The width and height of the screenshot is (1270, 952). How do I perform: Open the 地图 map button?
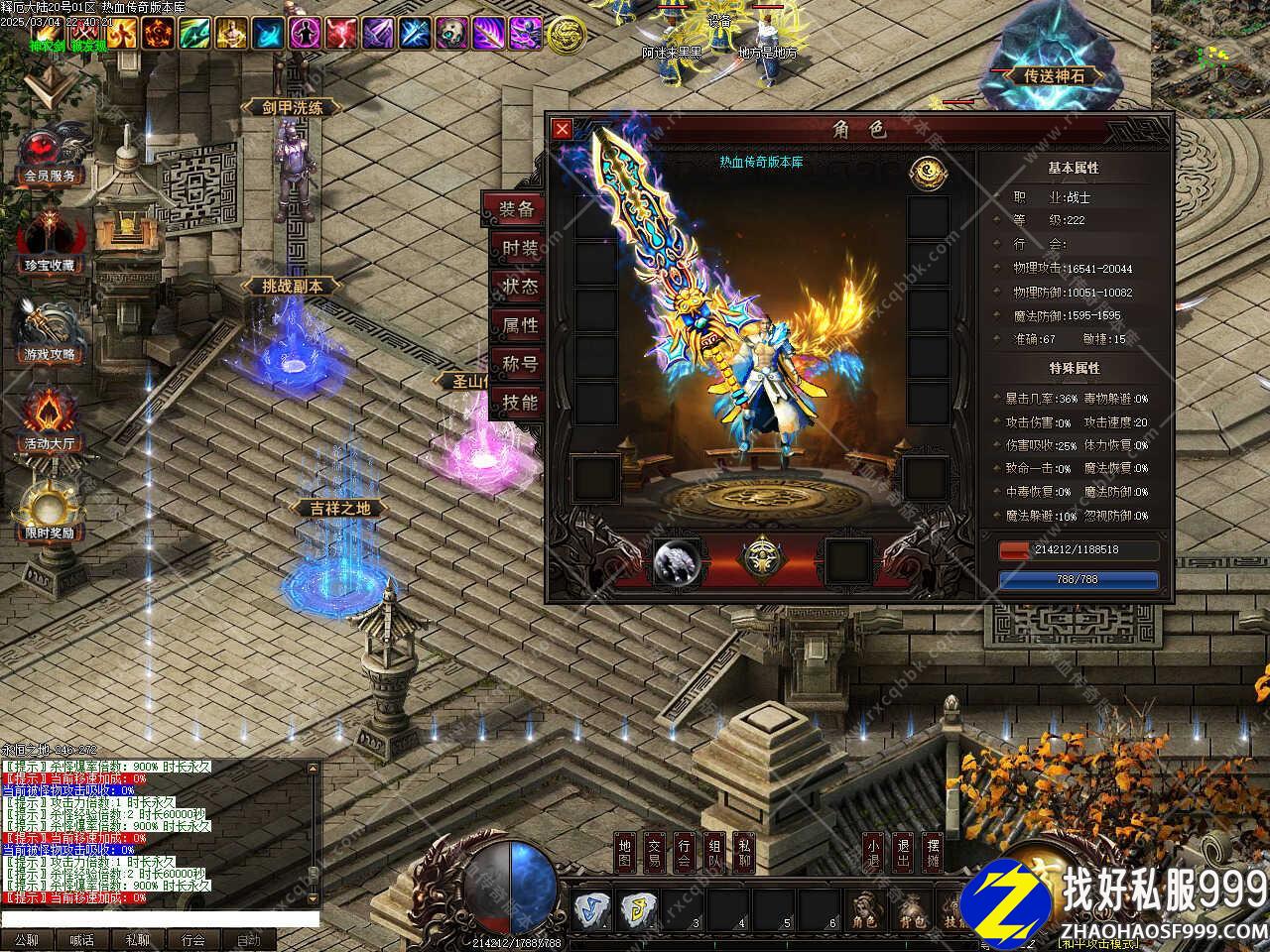point(624,855)
